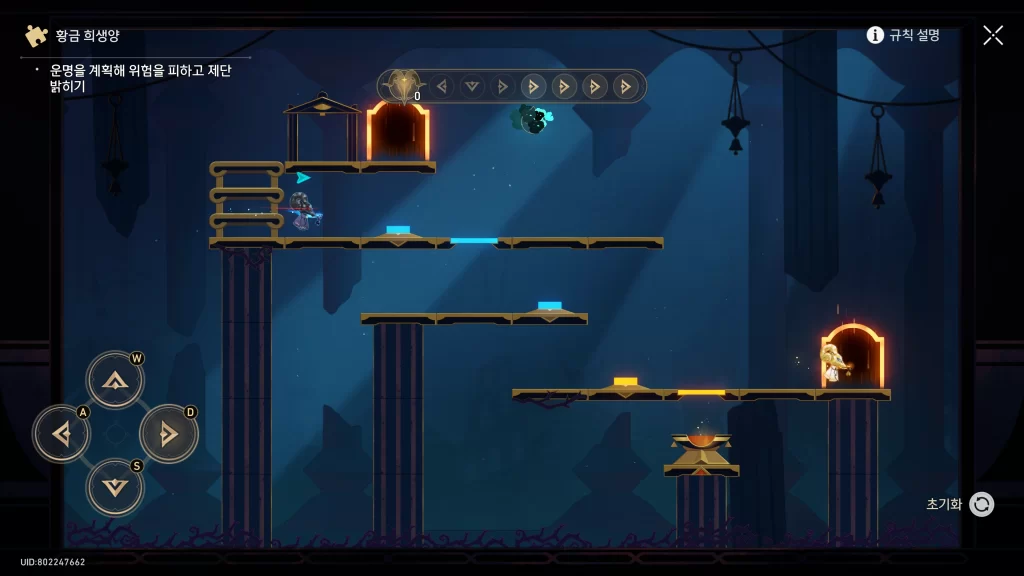Image resolution: width=1024 pixels, height=576 pixels.
Task: Choose the D right-arrow move button
Action: [x=169, y=434]
